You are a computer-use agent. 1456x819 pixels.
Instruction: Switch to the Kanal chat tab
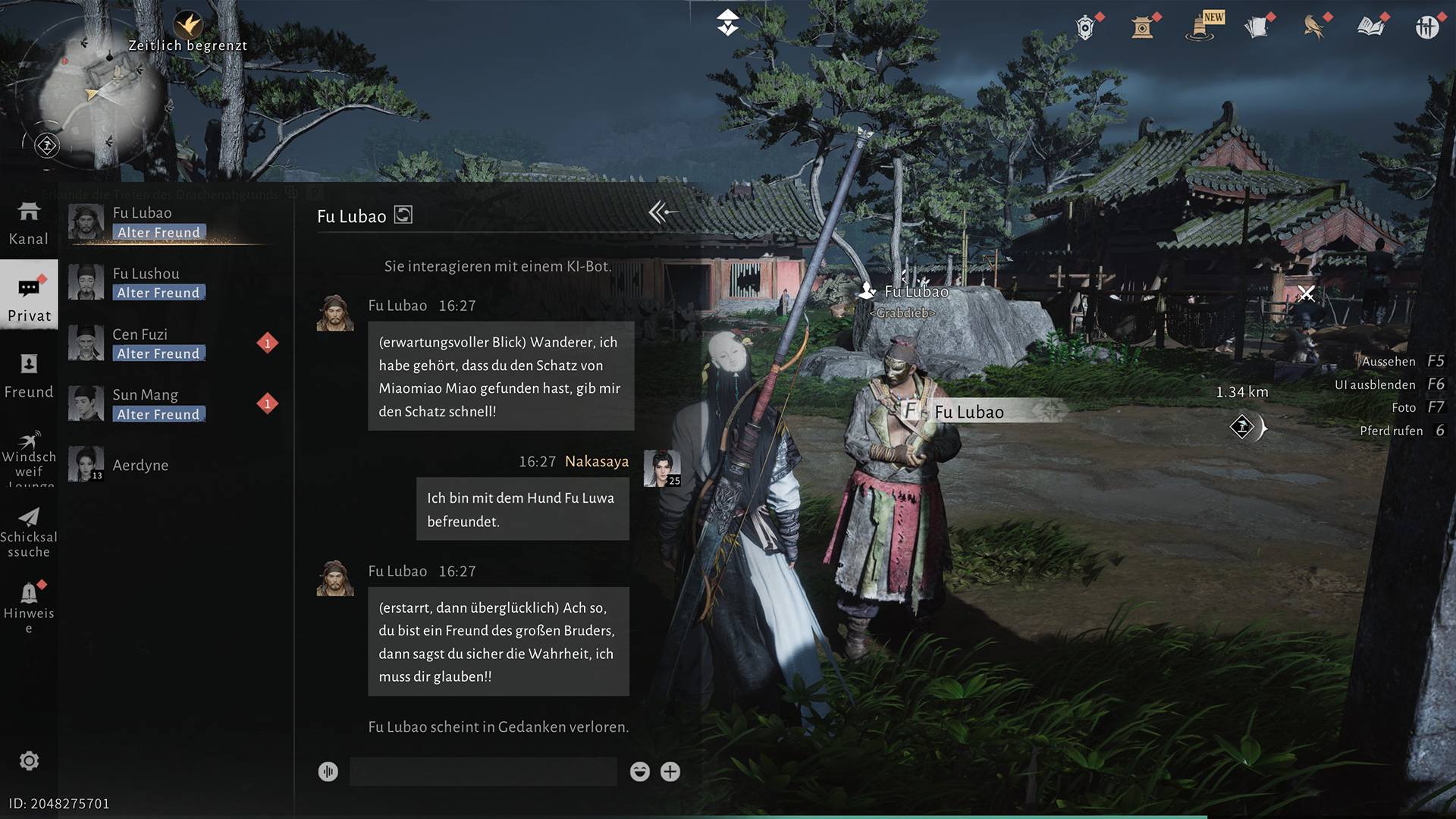pyautogui.click(x=29, y=223)
